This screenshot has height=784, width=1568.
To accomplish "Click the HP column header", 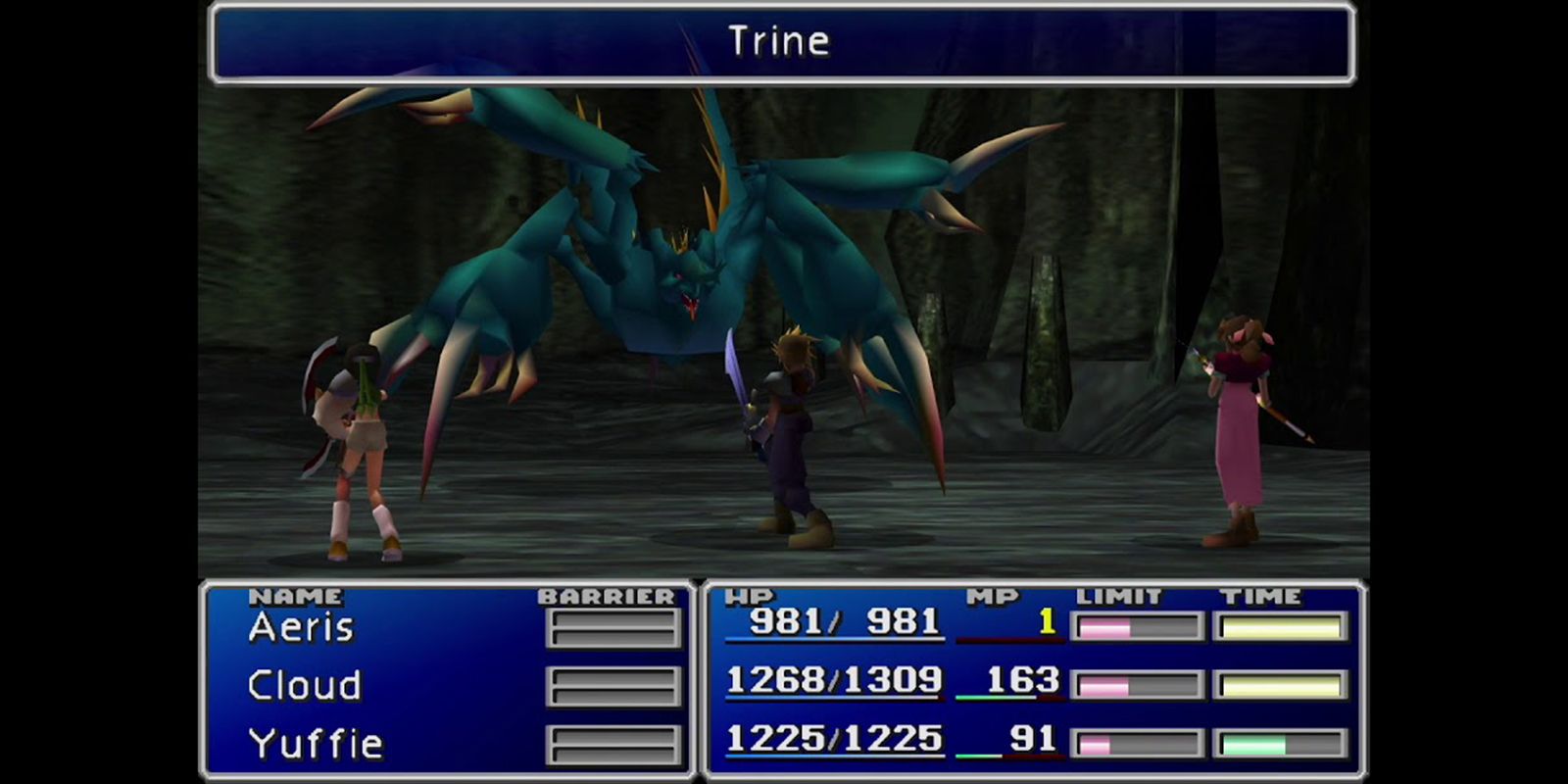I will coord(751,594).
